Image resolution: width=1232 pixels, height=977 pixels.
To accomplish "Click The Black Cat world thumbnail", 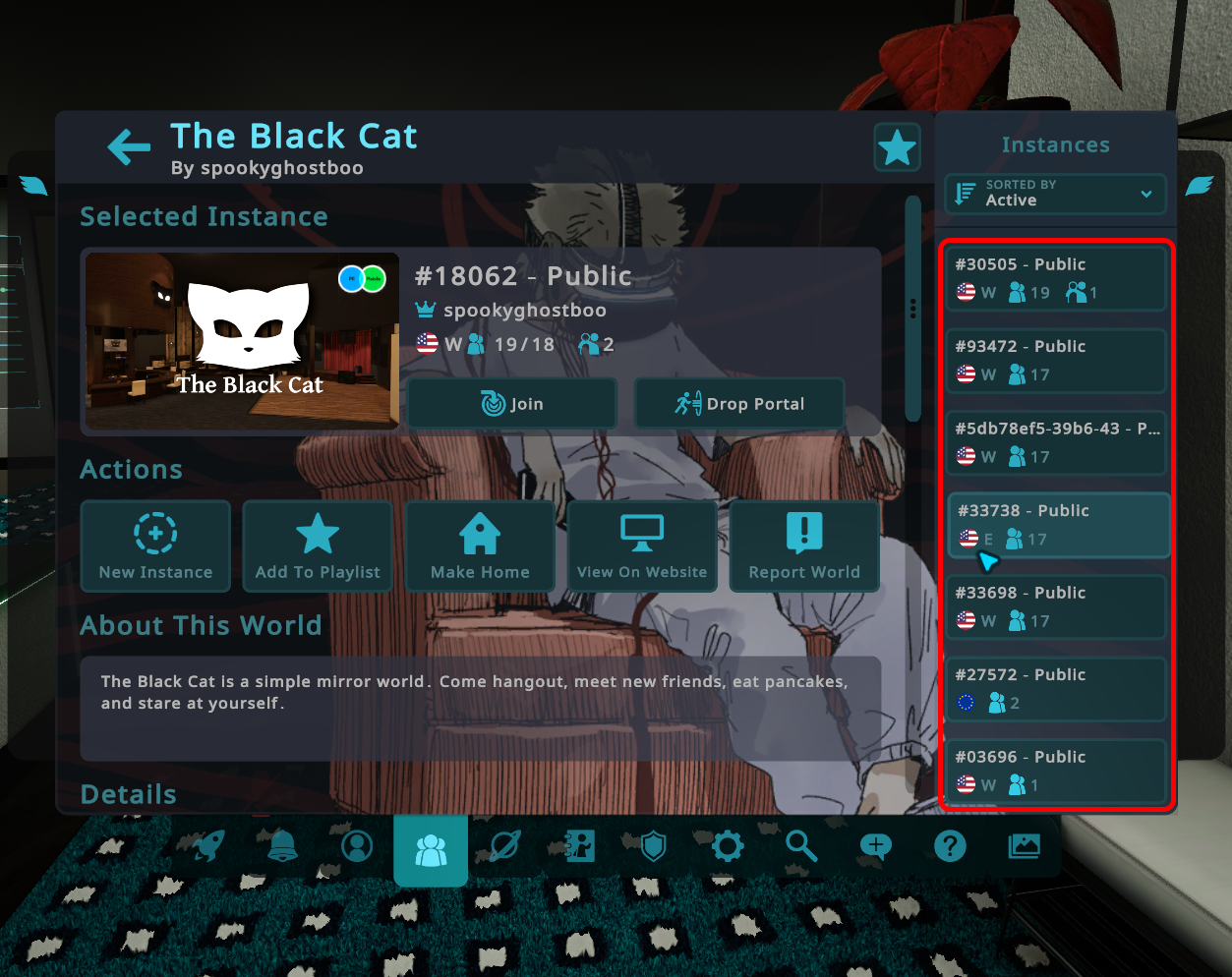I will coord(242,342).
